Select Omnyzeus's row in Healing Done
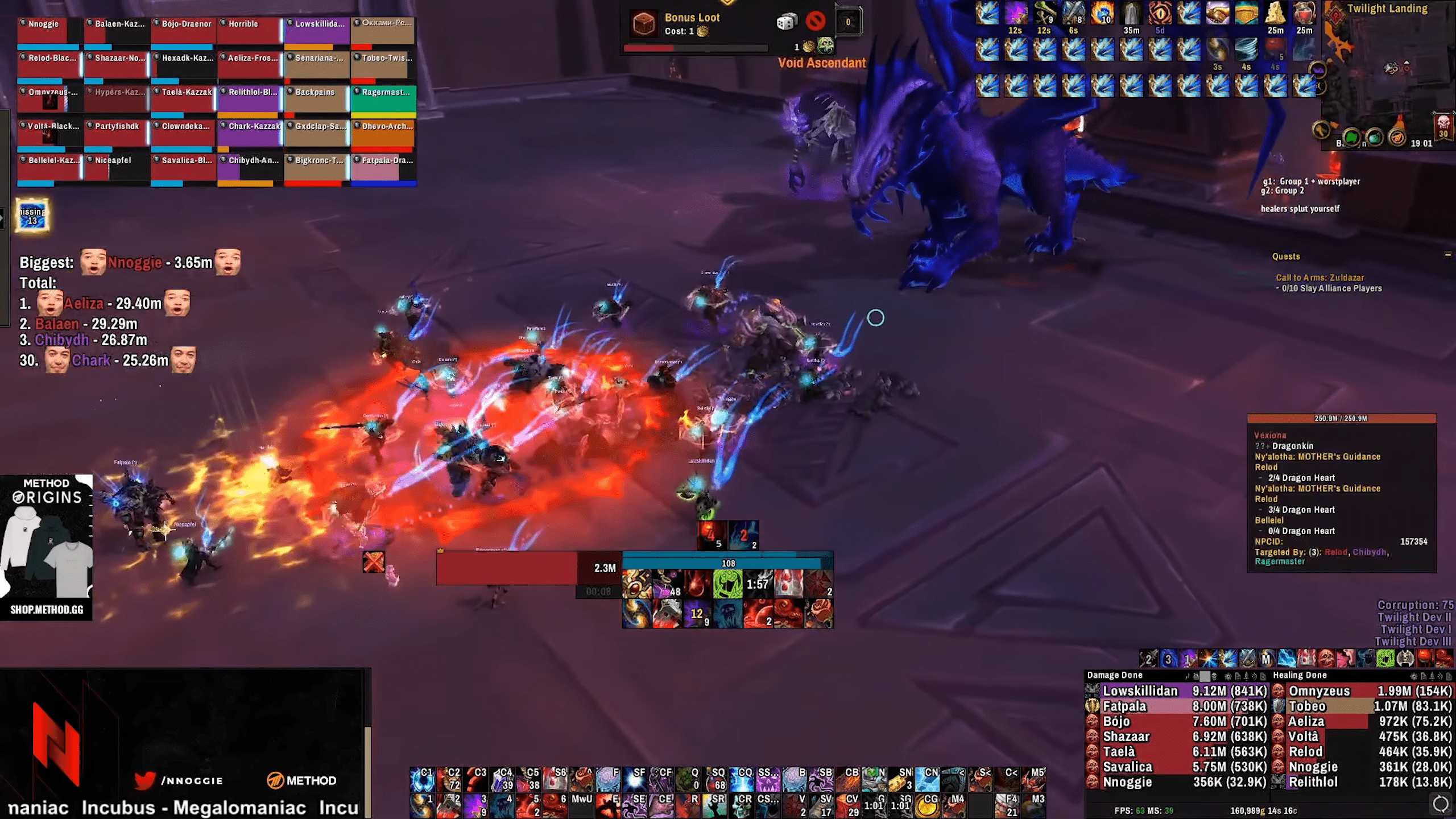The width and height of the screenshot is (1456, 819). click(x=1362, y=691)
